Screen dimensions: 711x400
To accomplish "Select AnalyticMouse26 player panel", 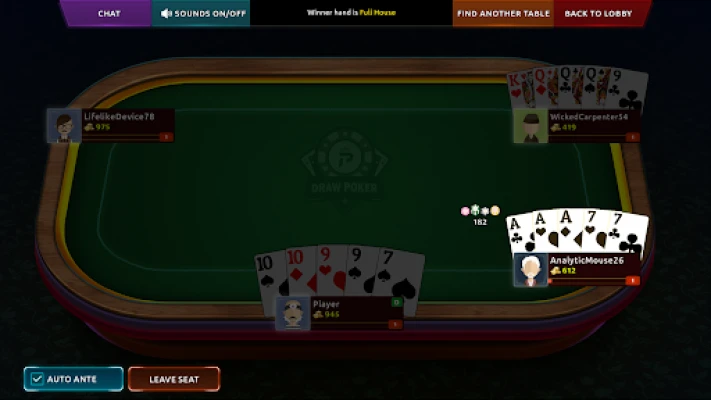I will [578, 269].
